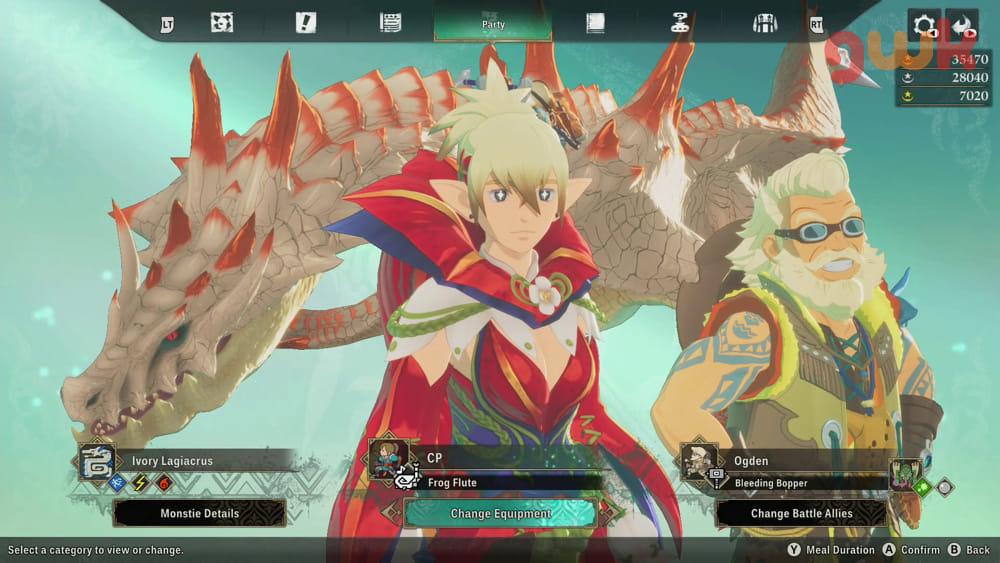Select the four-square pattern tab
Screen dimensions: 1000x563
coord(222,23)
